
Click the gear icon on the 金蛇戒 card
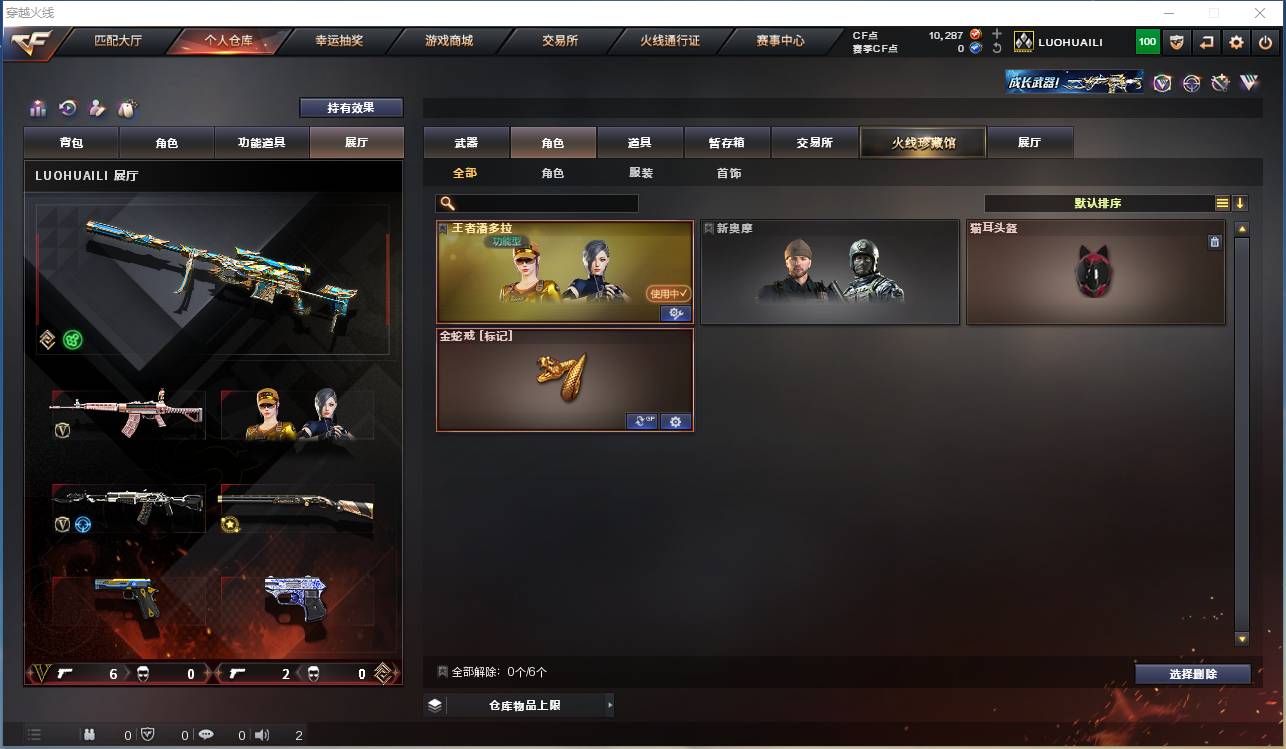pyautogui.click(x=676, y=421)
